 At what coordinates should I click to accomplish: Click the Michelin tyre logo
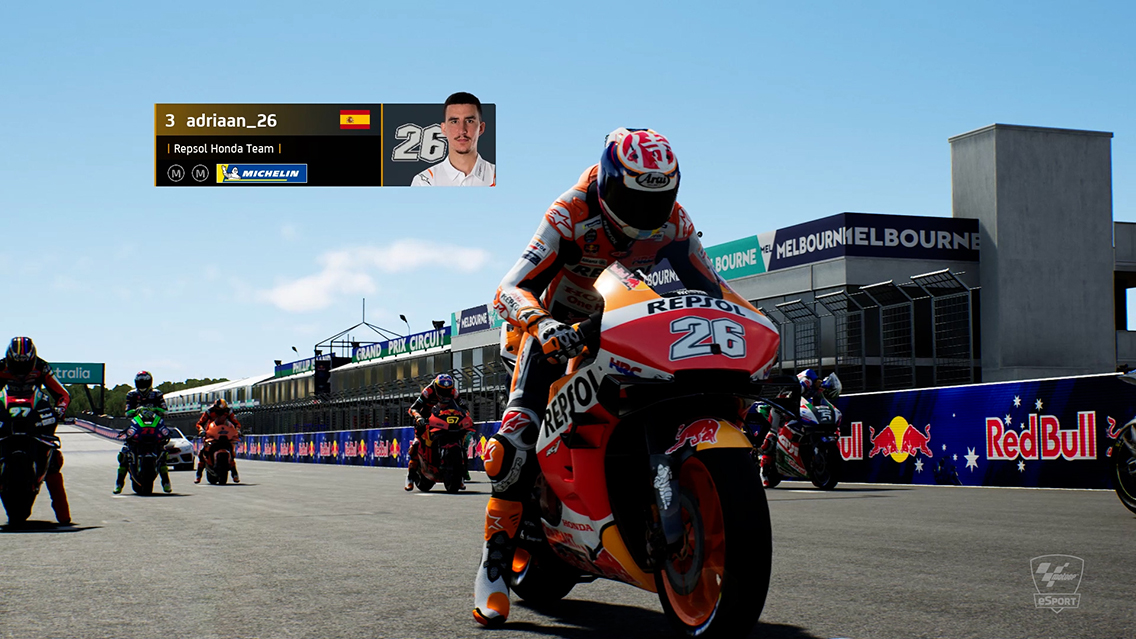pos(261,173)
